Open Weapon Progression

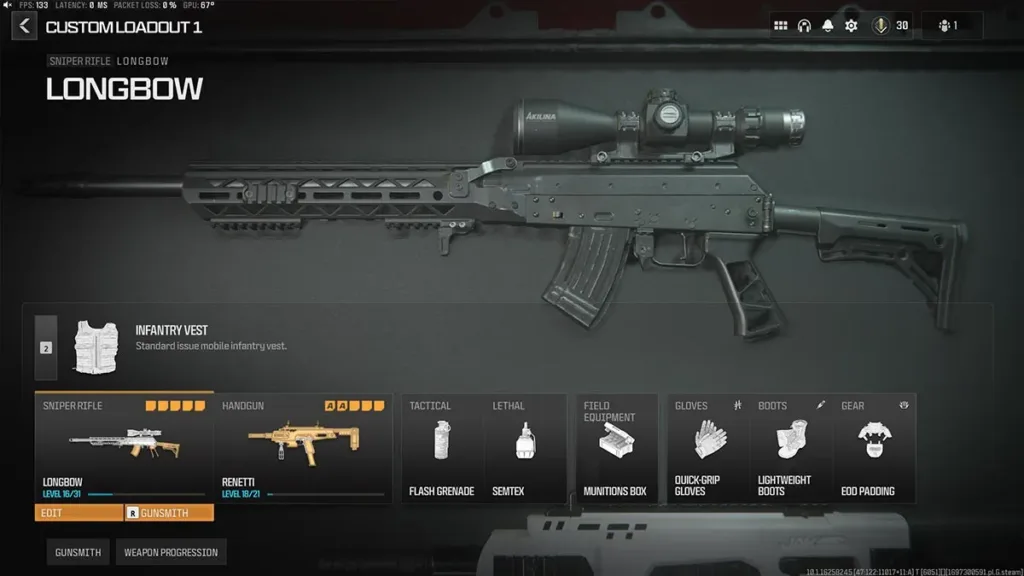[x=170, y=552]
